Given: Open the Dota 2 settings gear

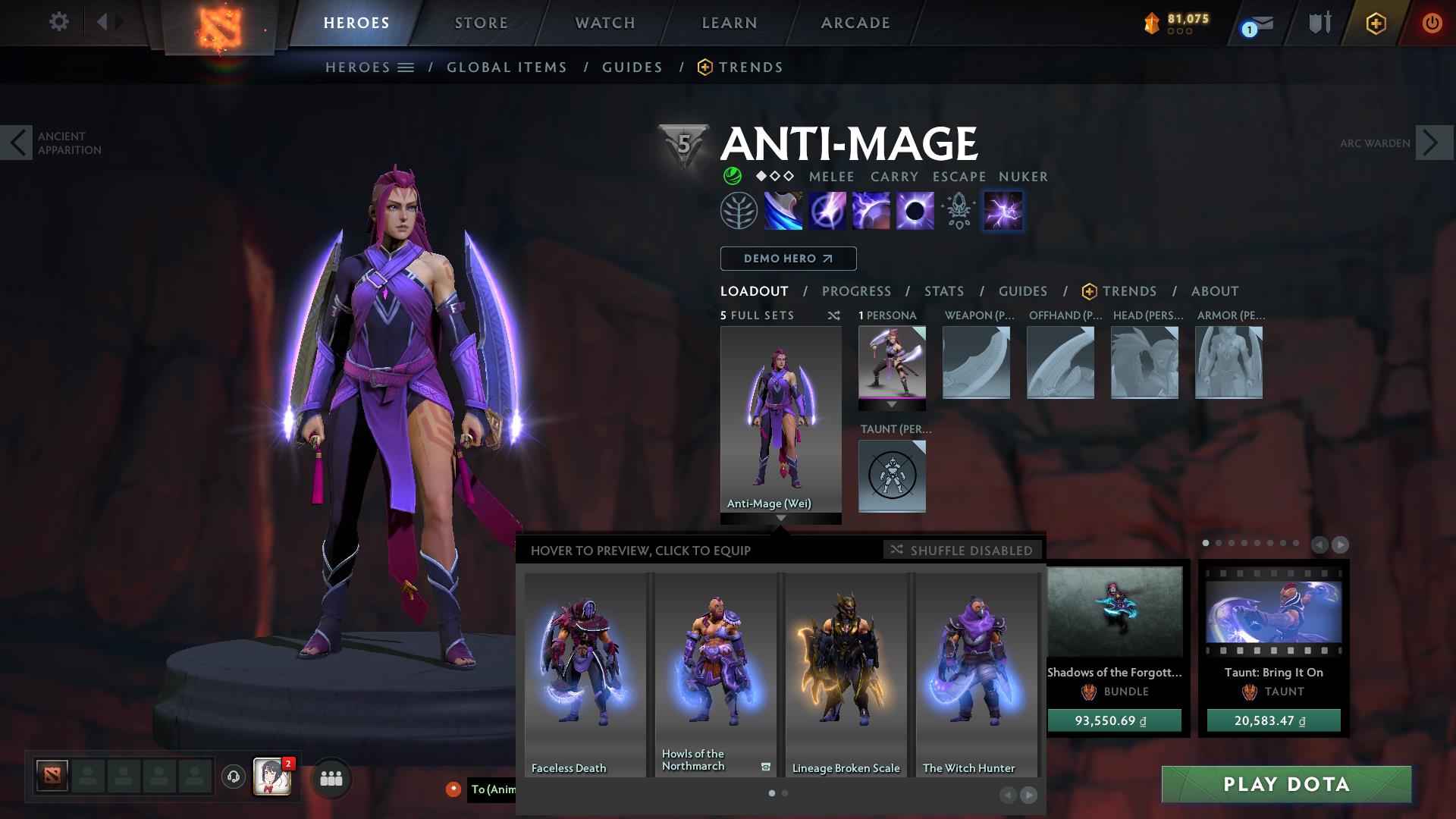Looking at the screenshot, I should point(59,22).
